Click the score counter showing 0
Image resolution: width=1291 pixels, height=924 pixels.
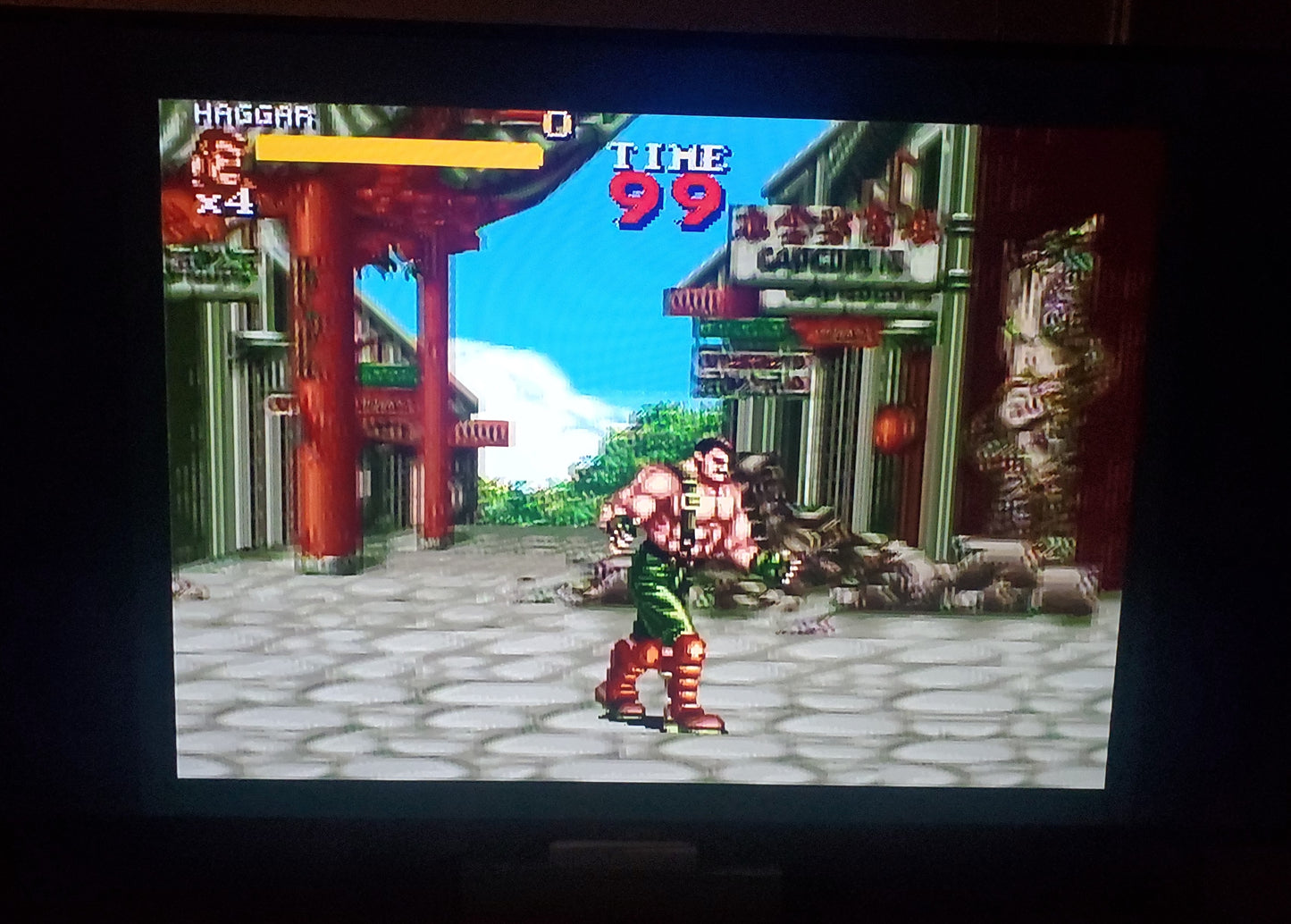click(x=557, y=122)
